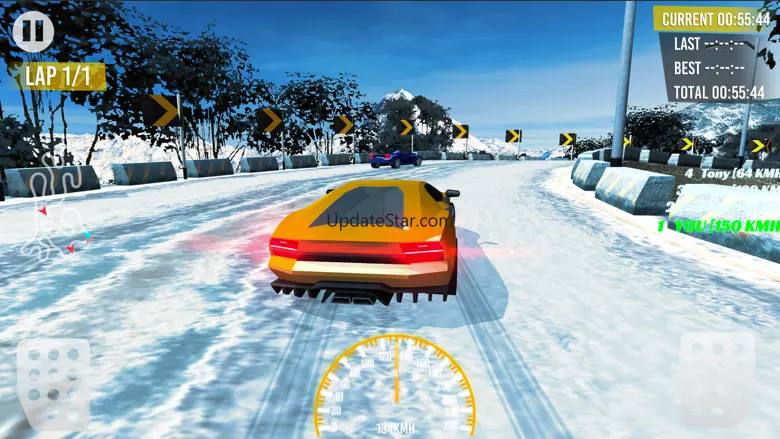780x439 pixels.
Task: Pause the race
Action: pyautogui.click(x=32, y=31)
